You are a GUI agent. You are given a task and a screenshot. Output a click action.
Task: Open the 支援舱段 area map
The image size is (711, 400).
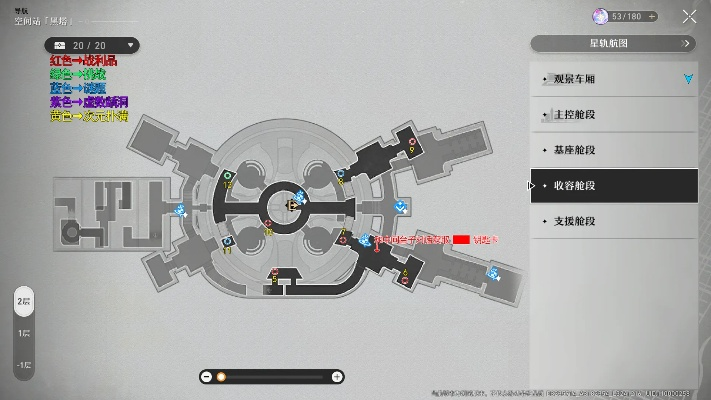(x=612, y=220)
